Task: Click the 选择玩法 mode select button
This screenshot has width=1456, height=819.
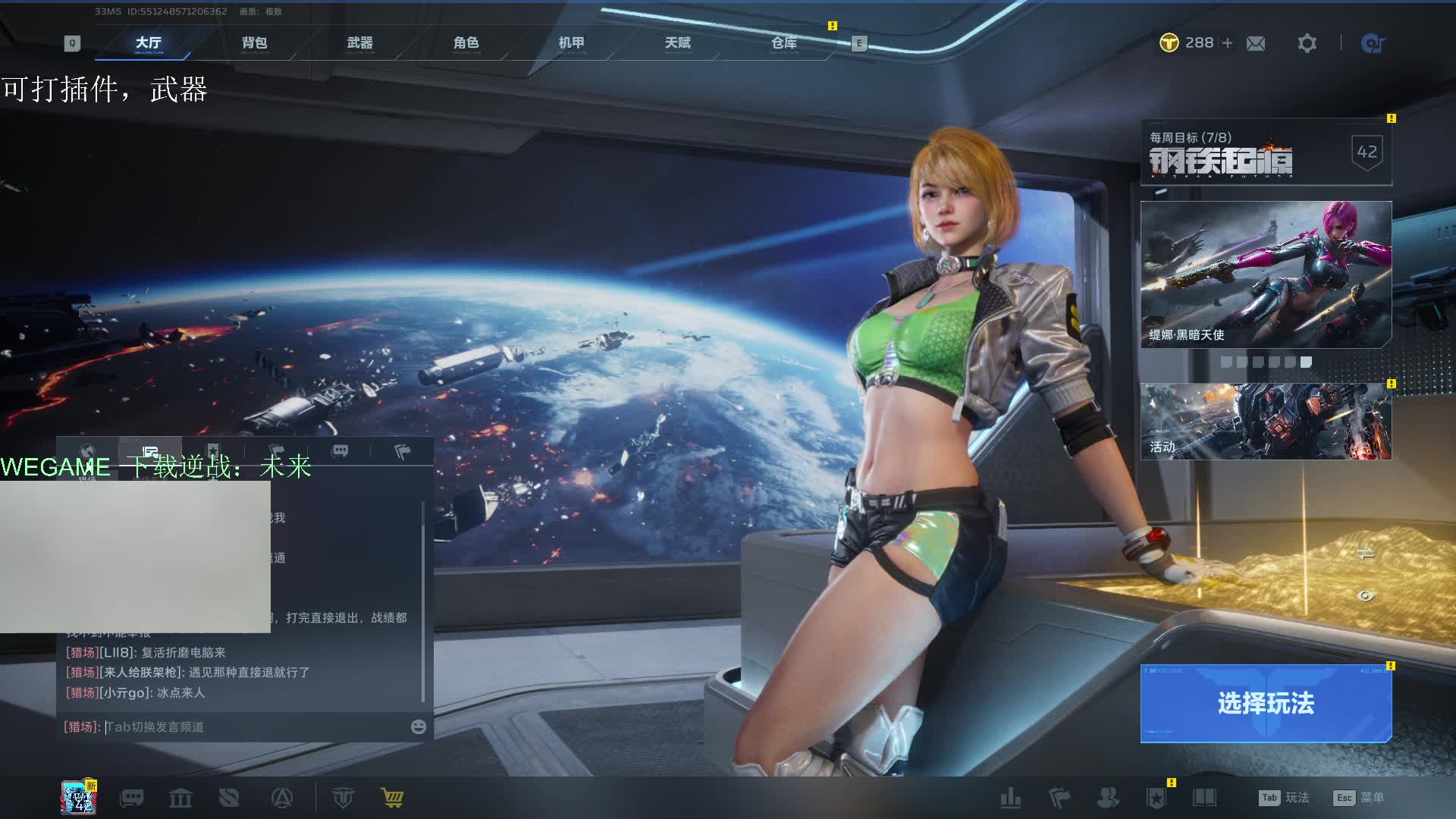Action: pyautogui.click(x=1266, y=703)
